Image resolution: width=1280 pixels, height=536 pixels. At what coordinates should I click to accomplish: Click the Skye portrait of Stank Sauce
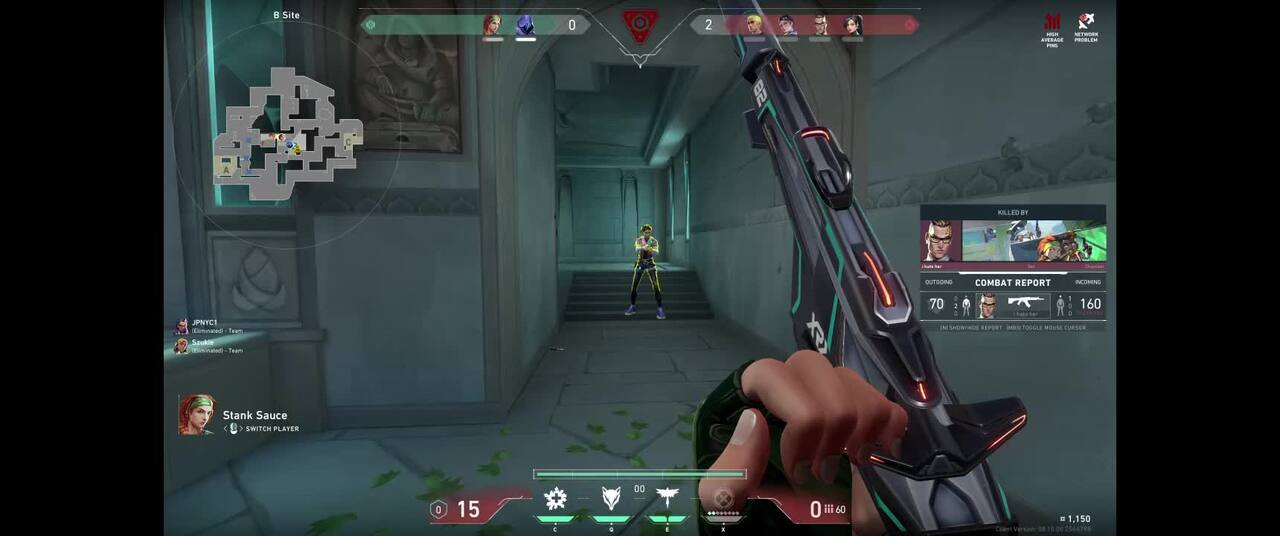point(197,415)
